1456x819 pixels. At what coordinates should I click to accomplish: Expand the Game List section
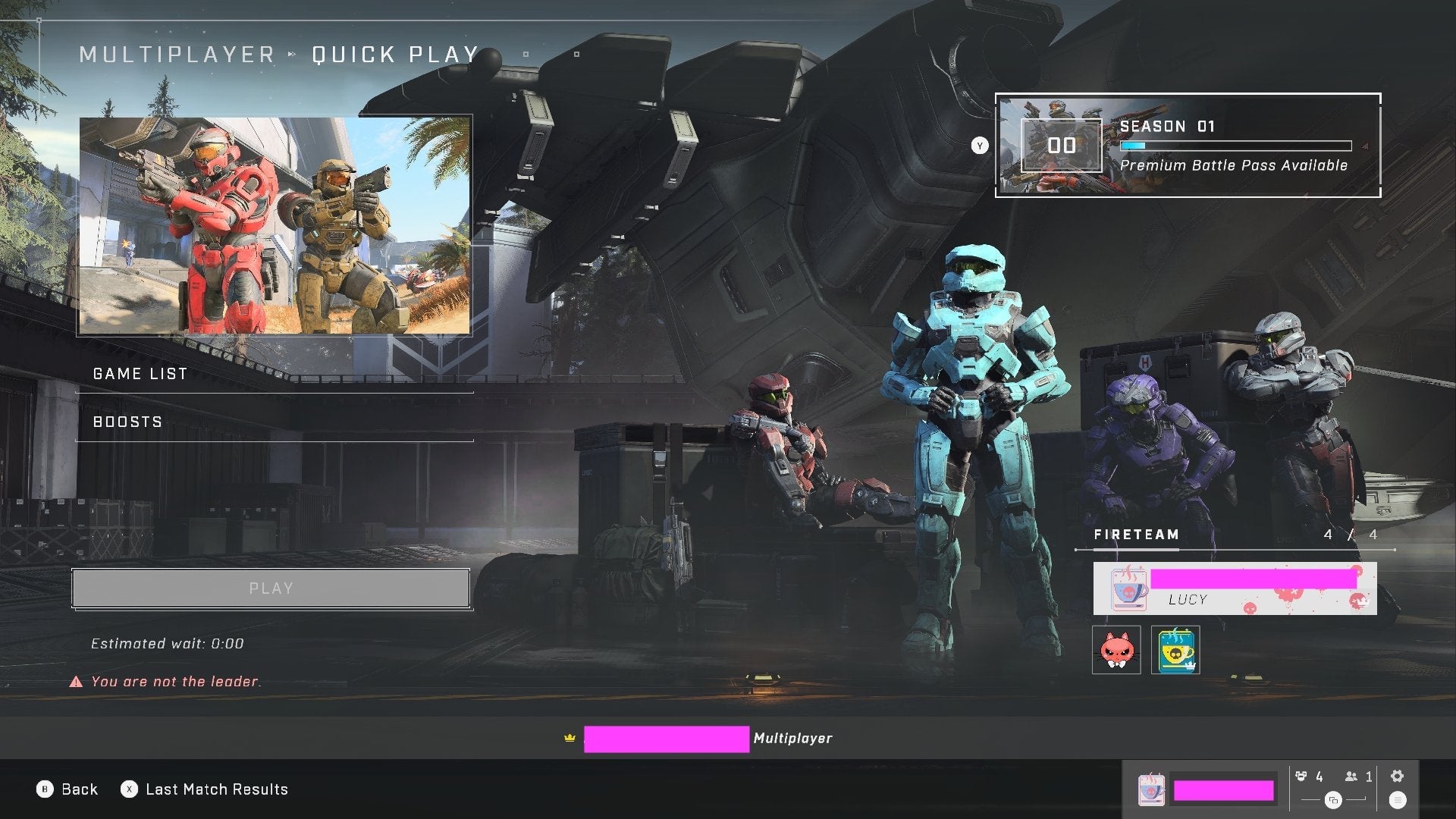pyautogui.click(x=140, y=373)
